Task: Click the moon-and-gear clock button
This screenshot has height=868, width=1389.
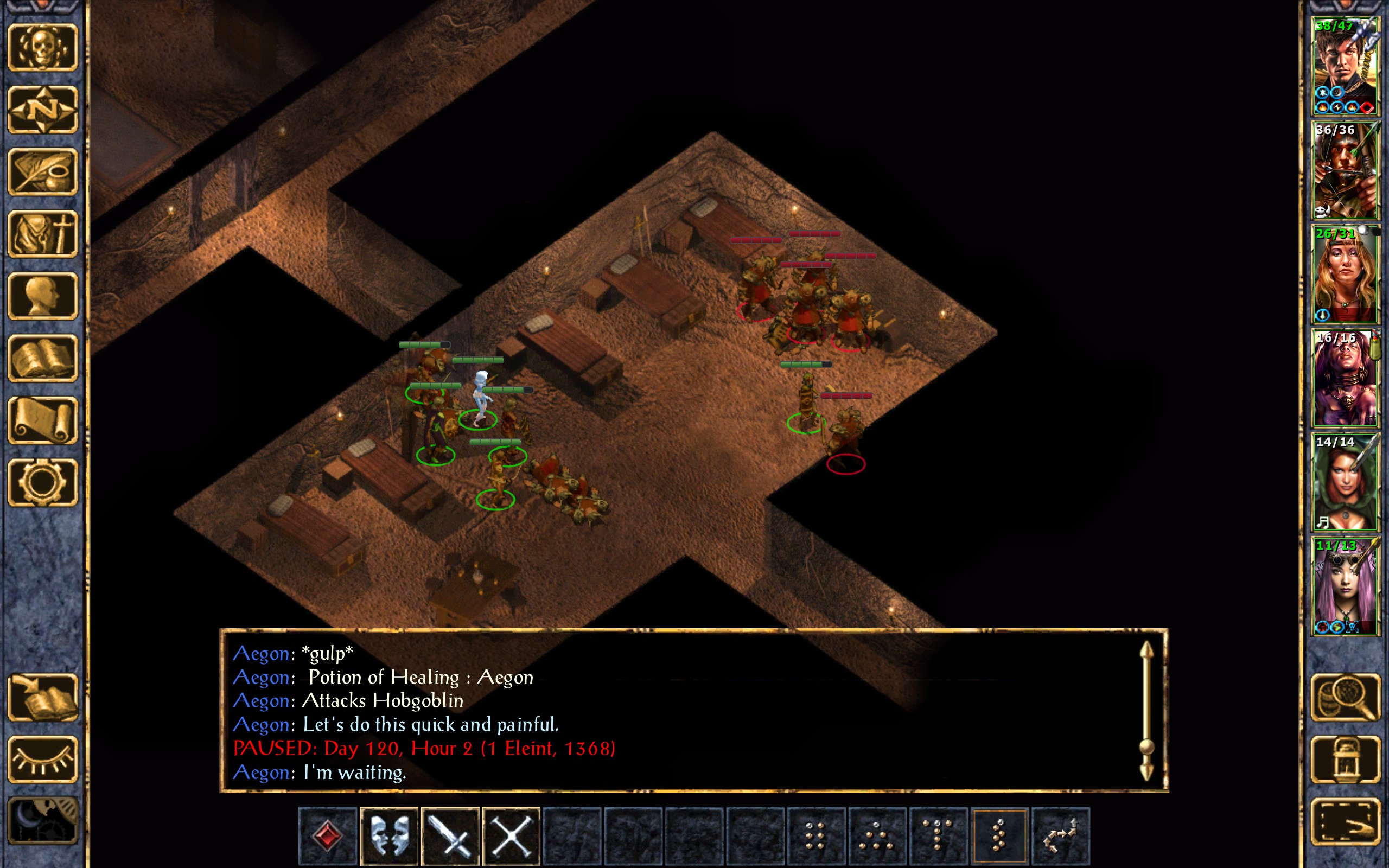Action: [43, 820]
